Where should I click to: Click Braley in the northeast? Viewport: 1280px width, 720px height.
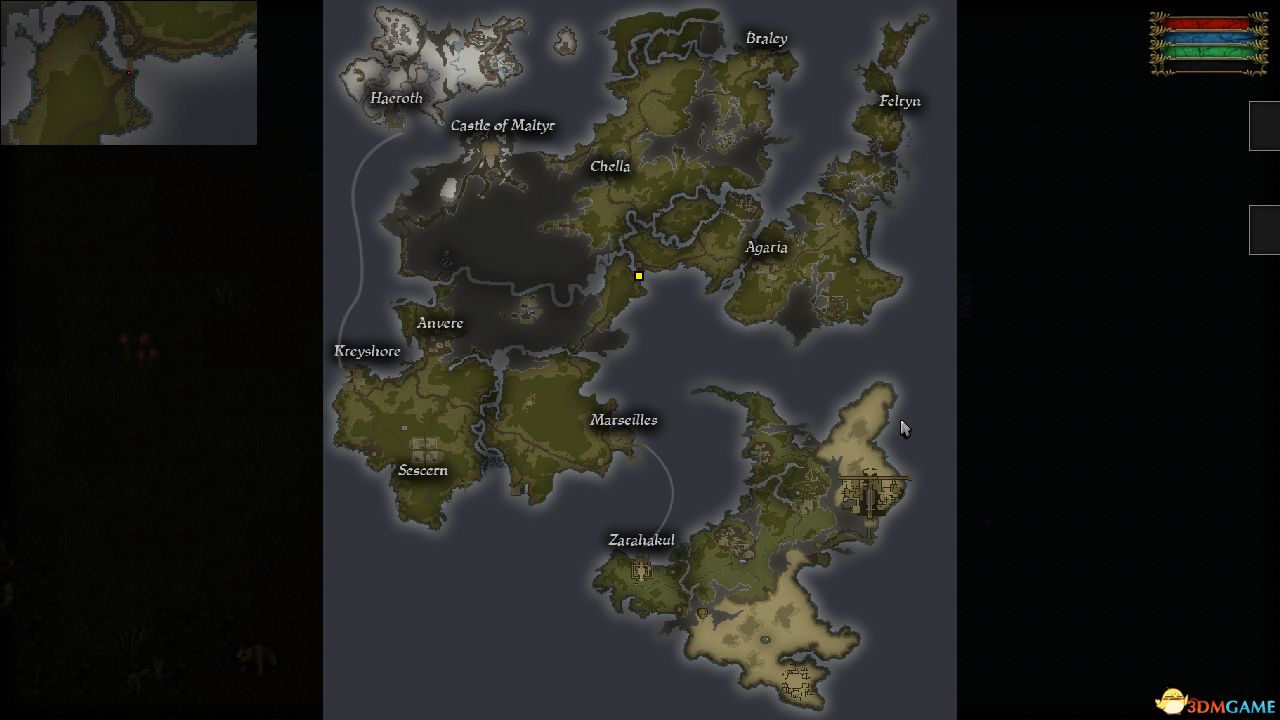767,38
